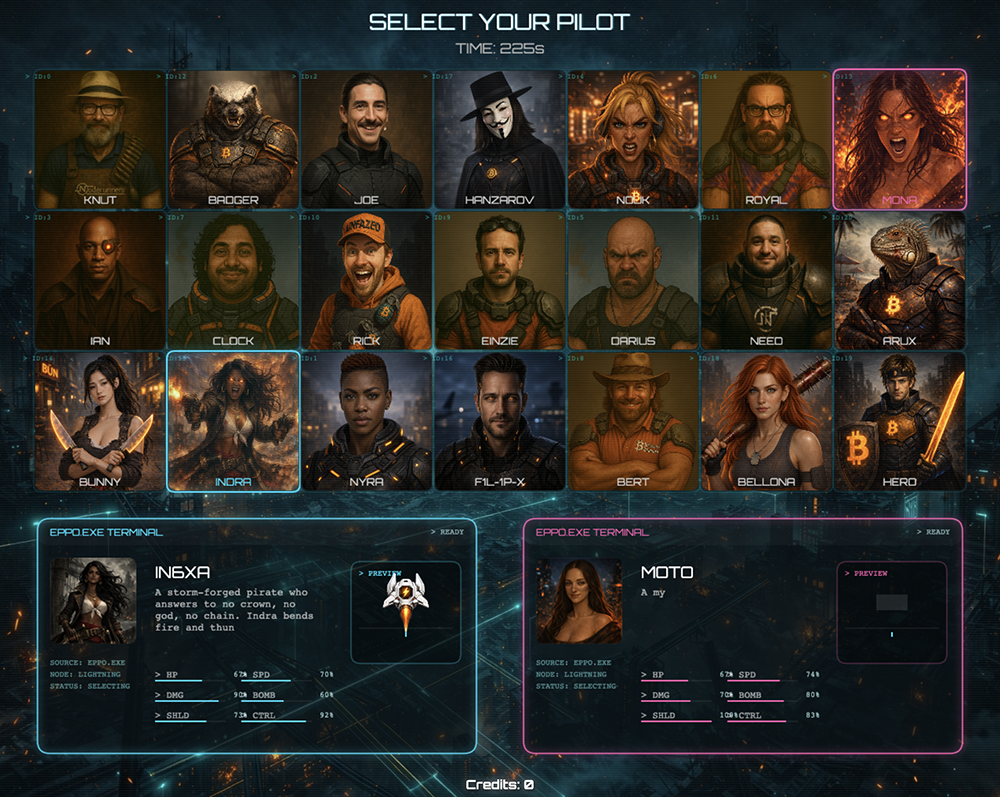Screen dimensions: 1000x797
Task: Choose the lizard pilot Arux
Action: [900, 280]
